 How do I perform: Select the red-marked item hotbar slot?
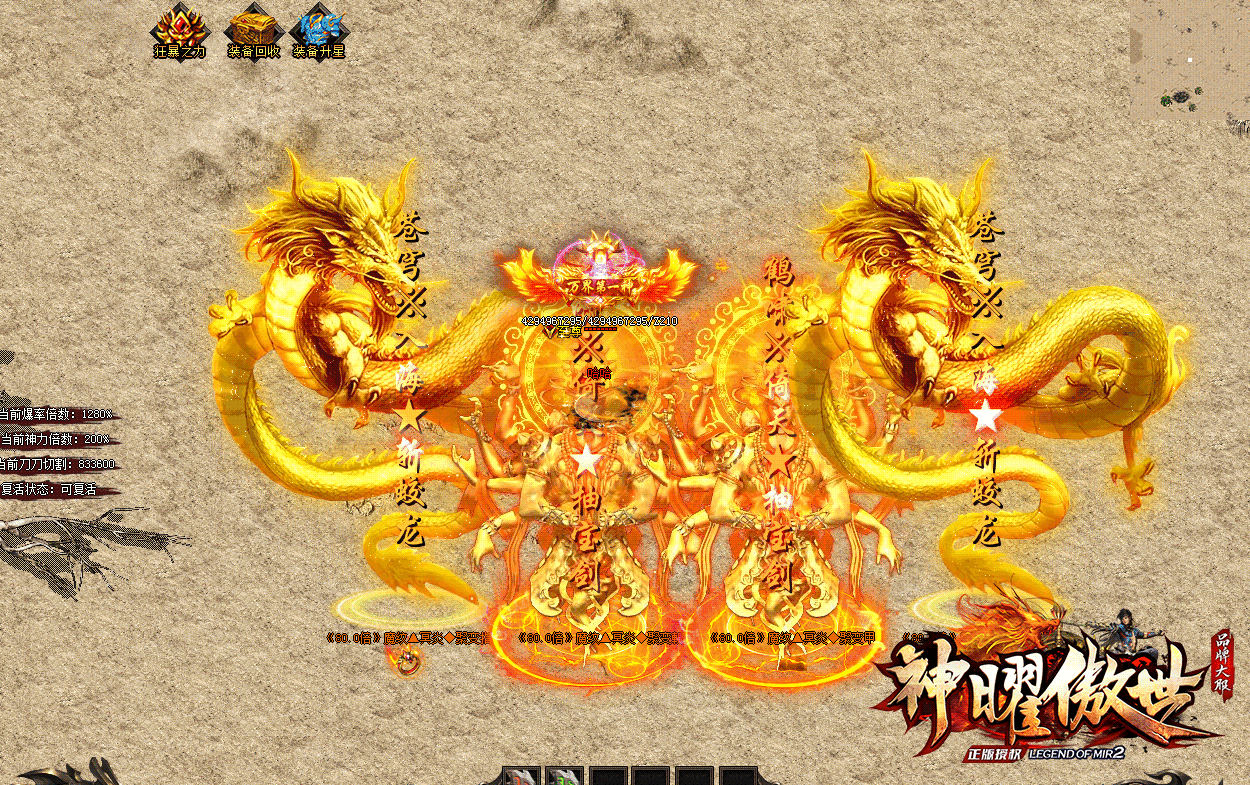point(521,777)
